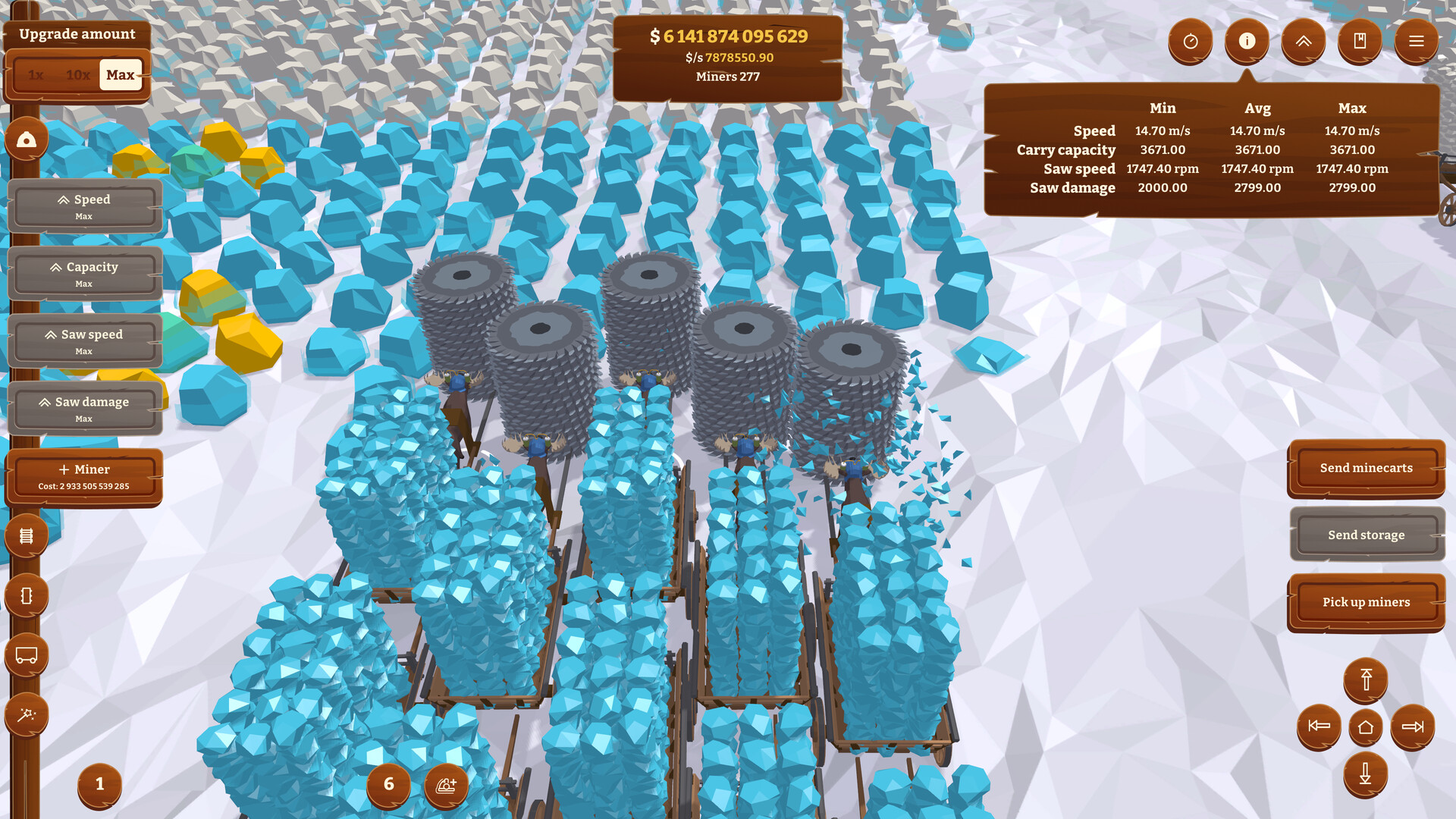This screenshot has height=819, width=1456.
Task: Pick up miners
Action: [x=1366, y=602]
